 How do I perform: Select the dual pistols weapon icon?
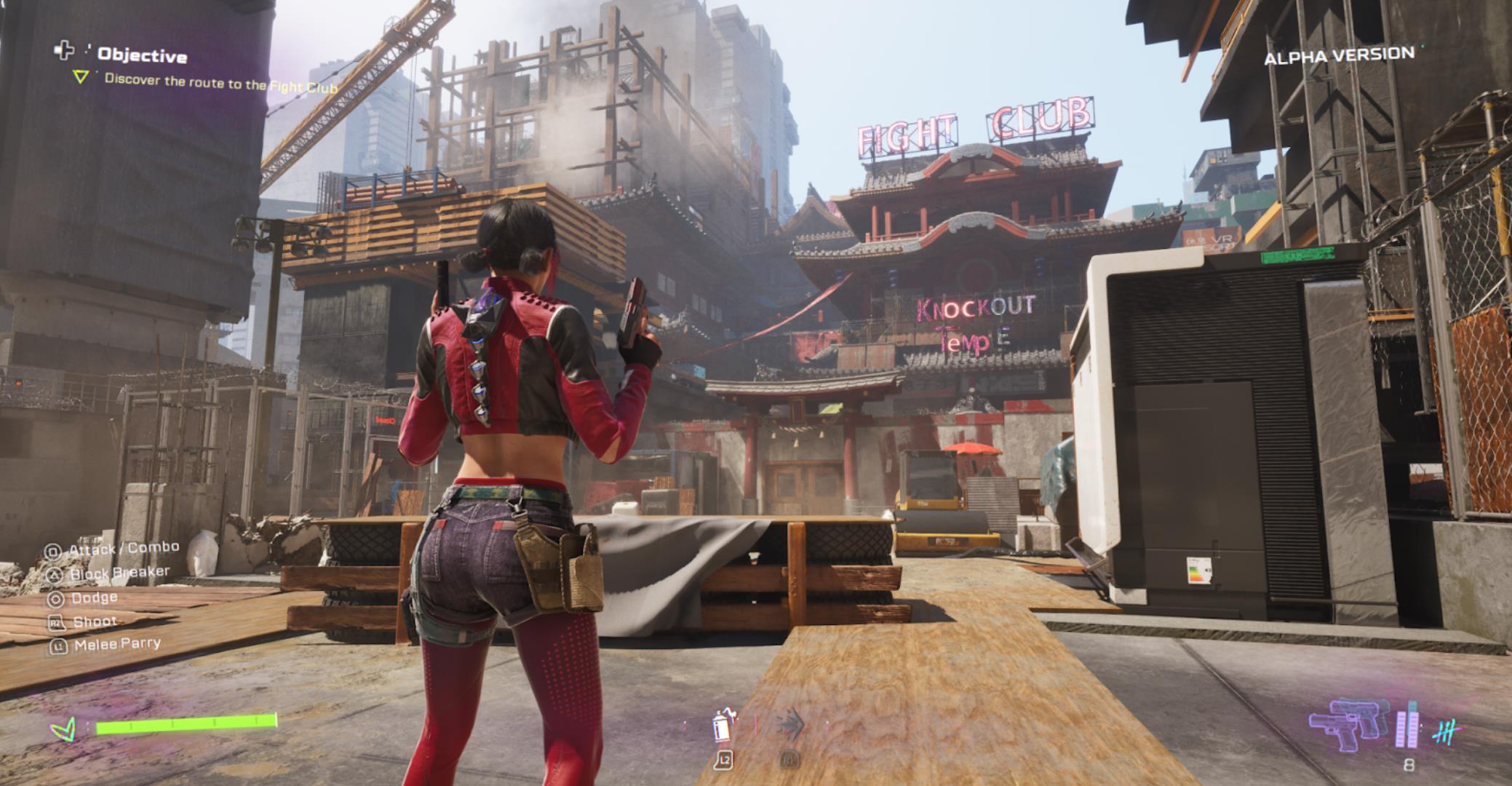click(1348, 723)
